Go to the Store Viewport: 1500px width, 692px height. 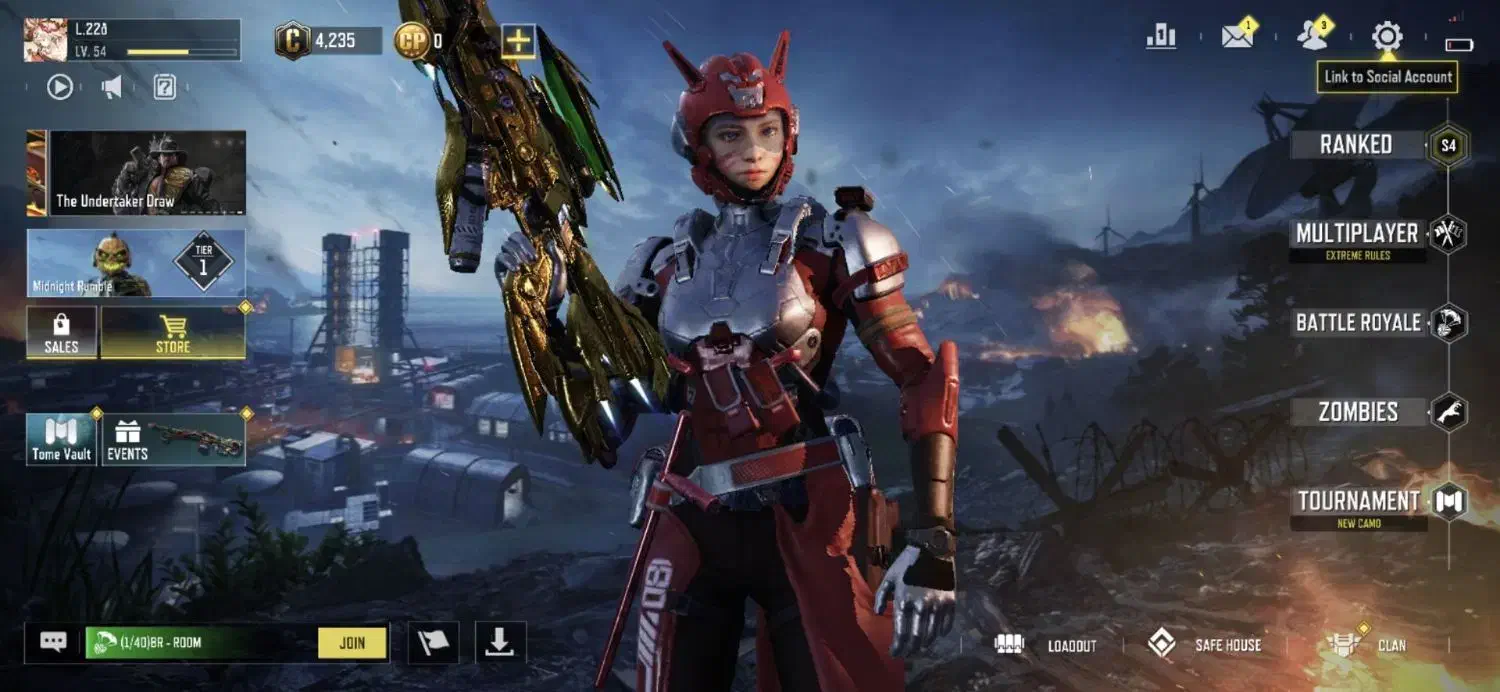pyautogui.click(x=173, y=333)
